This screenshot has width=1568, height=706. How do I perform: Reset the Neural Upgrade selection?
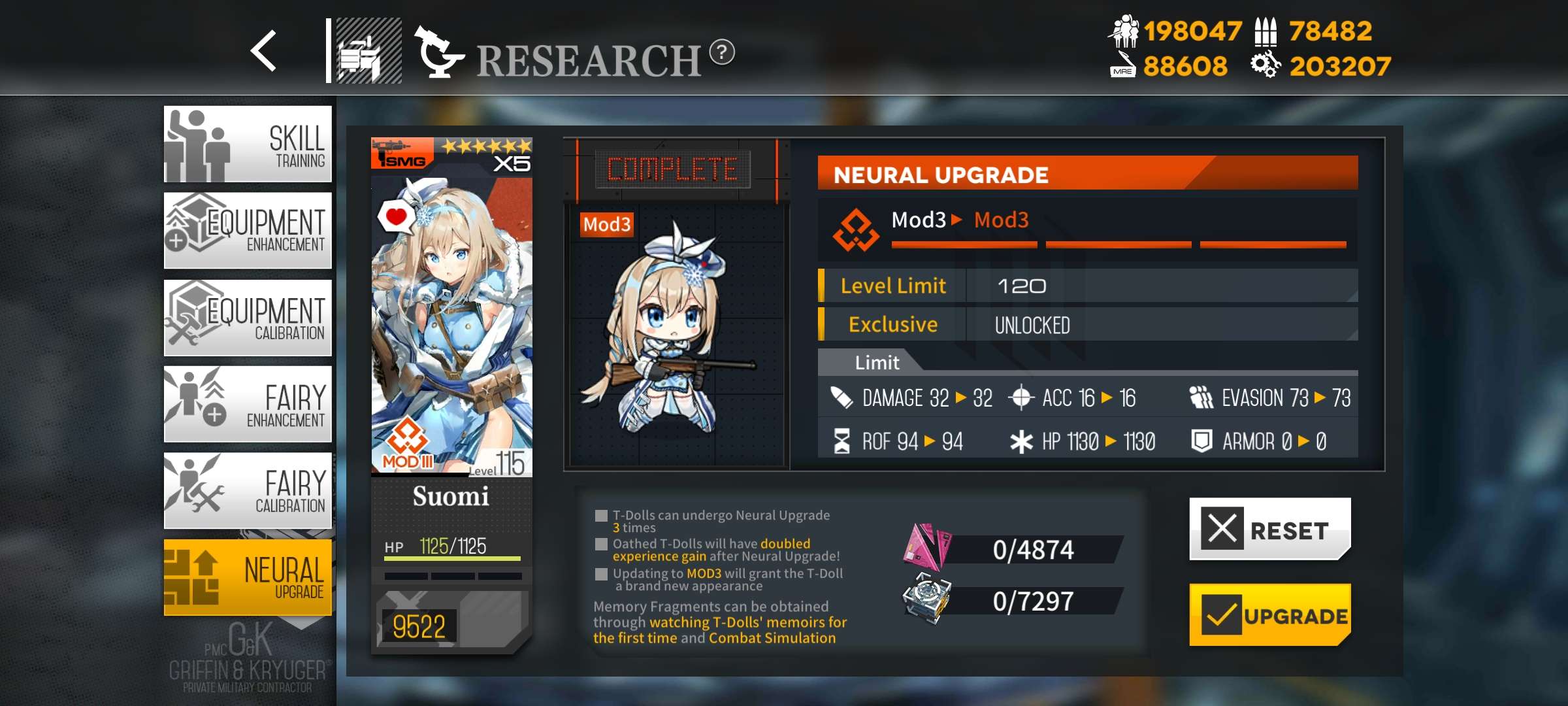tap(1269, 529)
